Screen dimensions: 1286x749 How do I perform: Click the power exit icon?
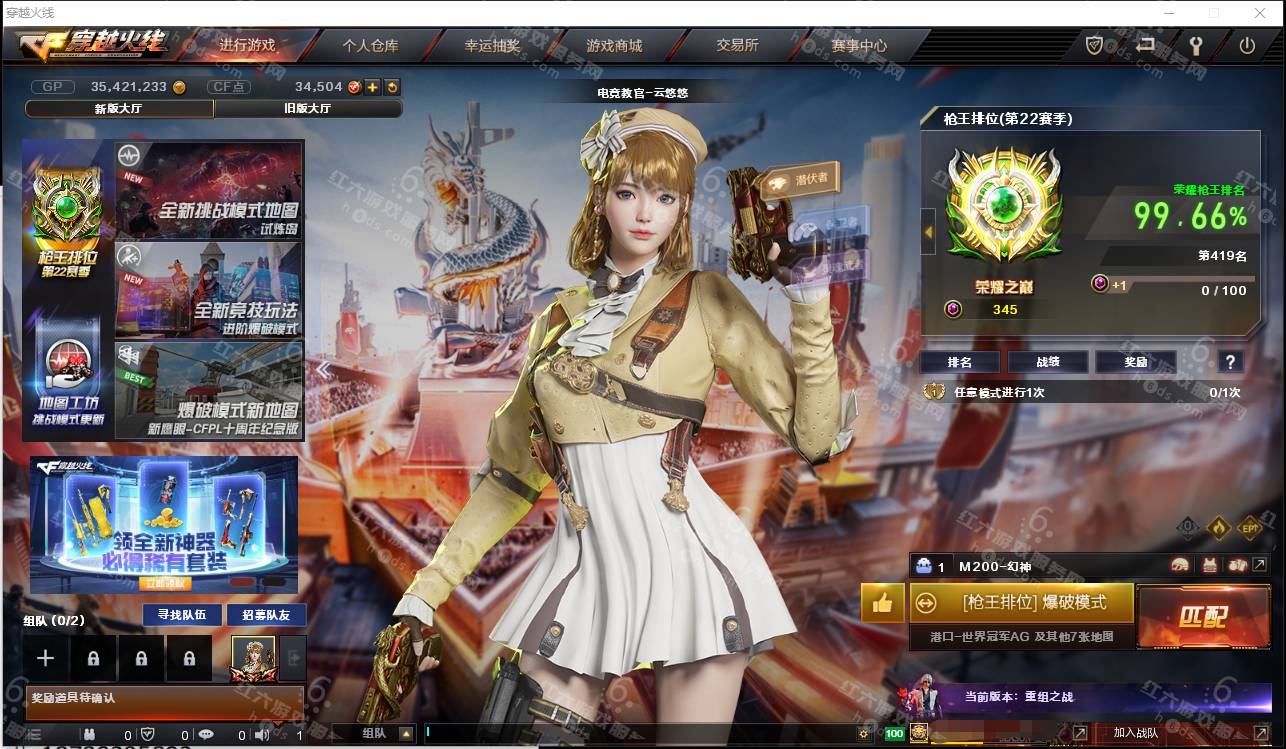(1247, 45)
